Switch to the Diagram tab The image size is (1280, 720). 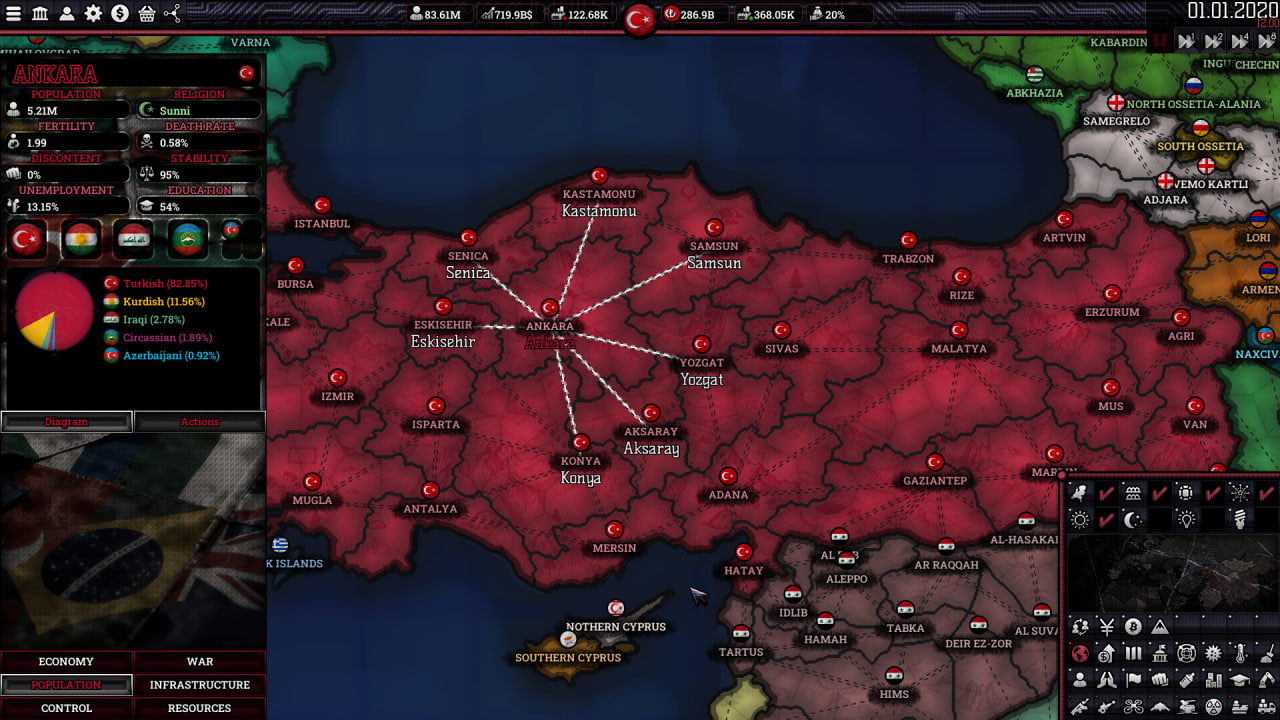point(66,422)
